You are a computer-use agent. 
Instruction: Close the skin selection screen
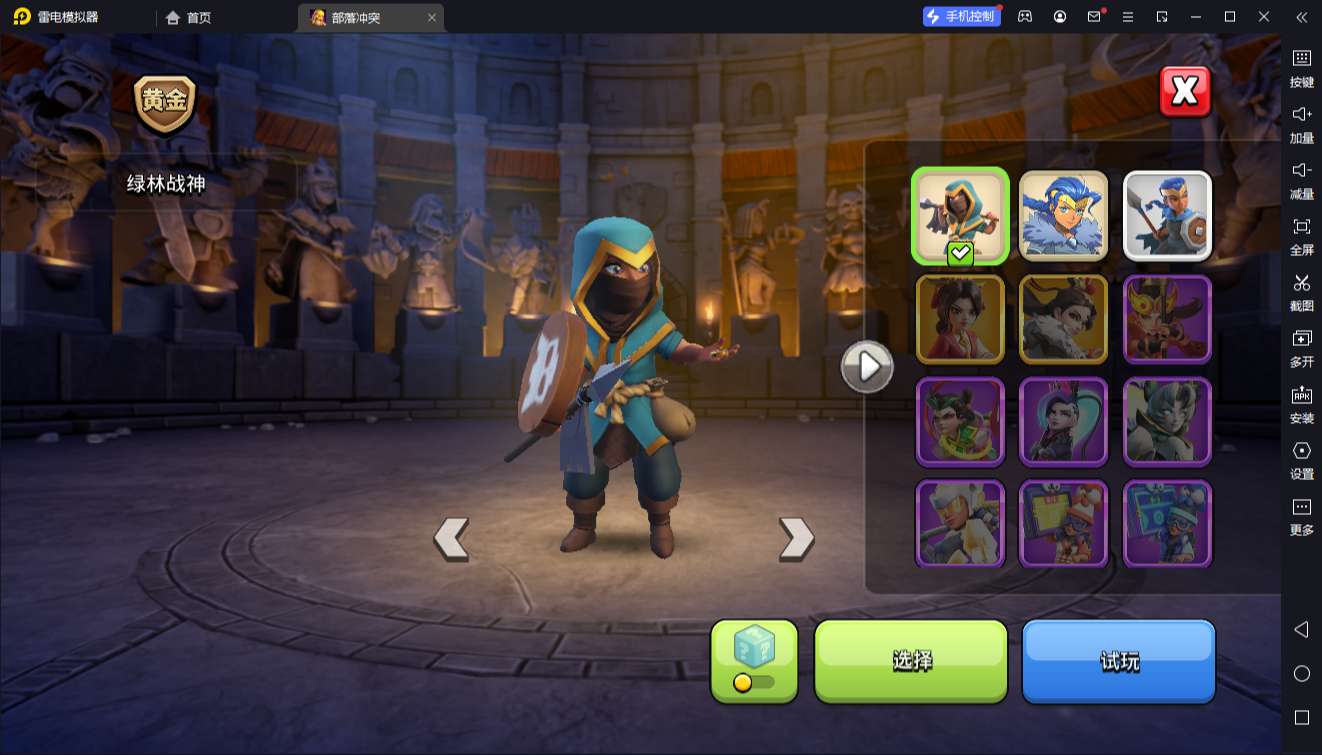click(1185, 92)
